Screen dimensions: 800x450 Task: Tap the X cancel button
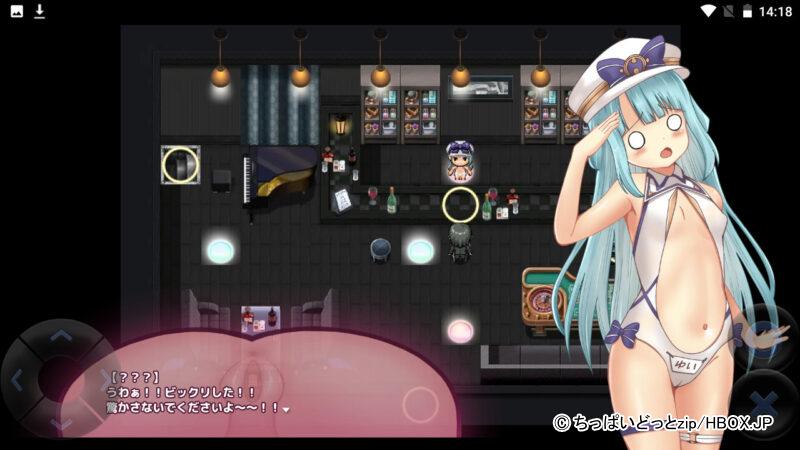[x=767, y=405]
